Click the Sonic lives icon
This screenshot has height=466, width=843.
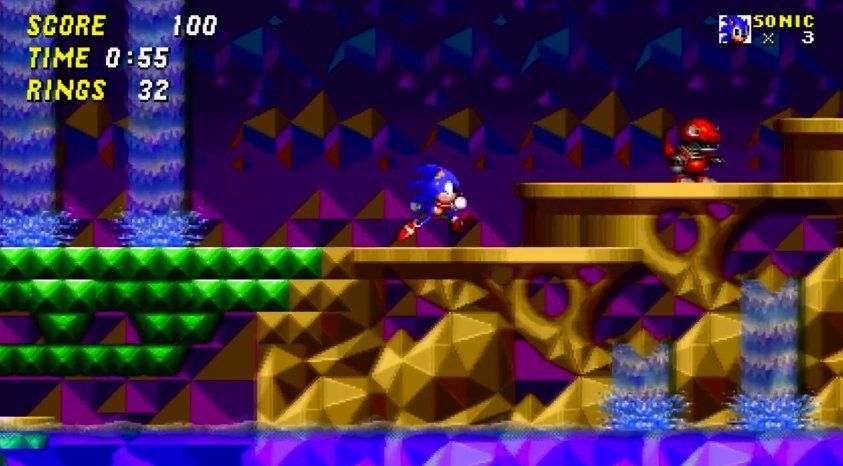tap(734, 30)
